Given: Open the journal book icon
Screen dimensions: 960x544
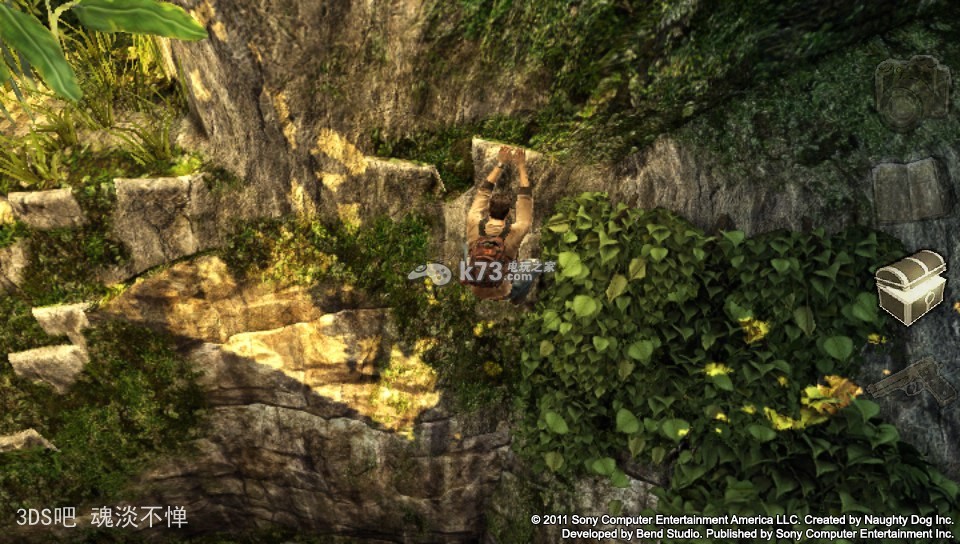Looking at the screenshot, I should coord(909,190).
